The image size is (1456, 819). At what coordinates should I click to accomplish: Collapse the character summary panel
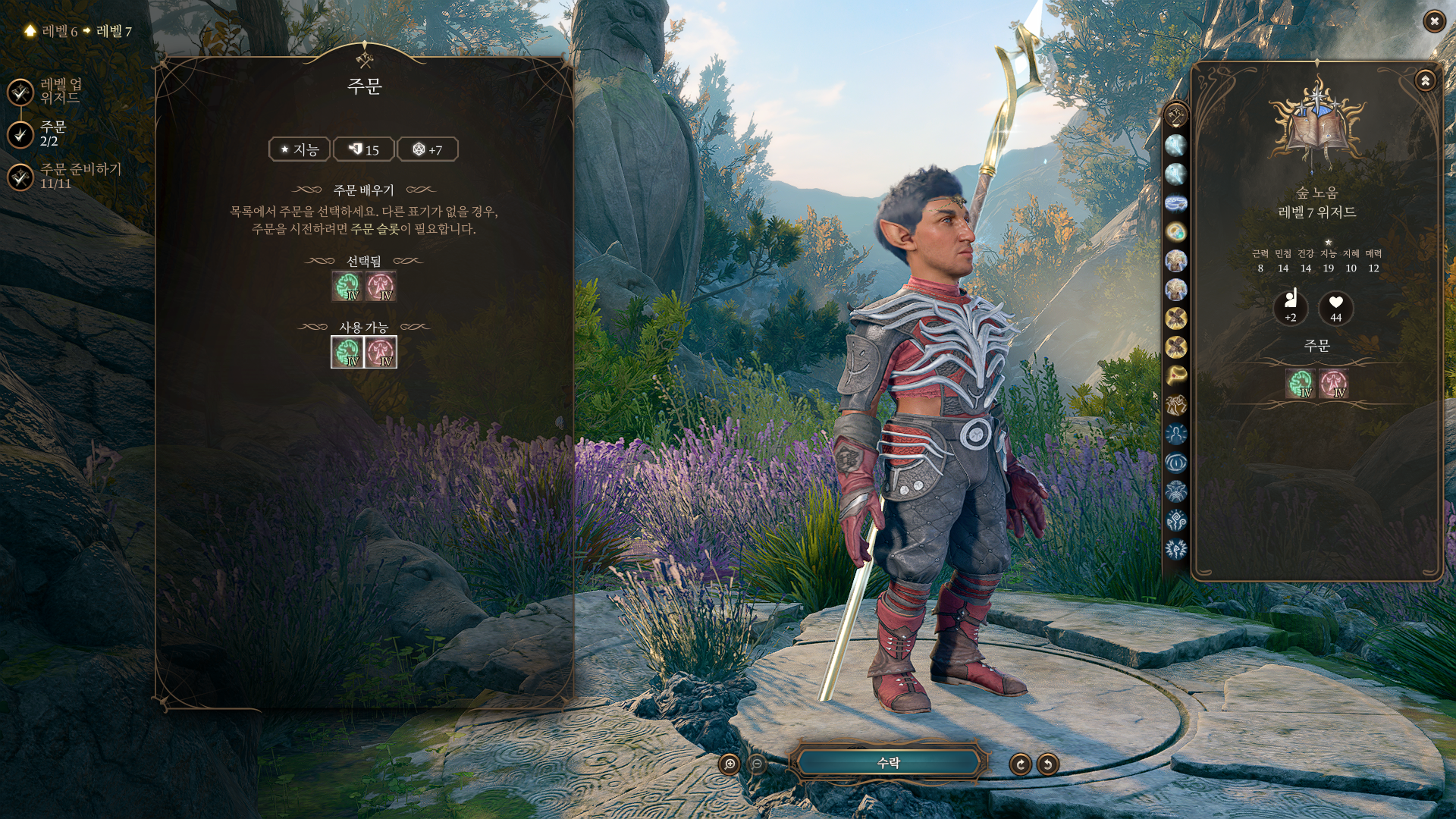[1425, 80]
